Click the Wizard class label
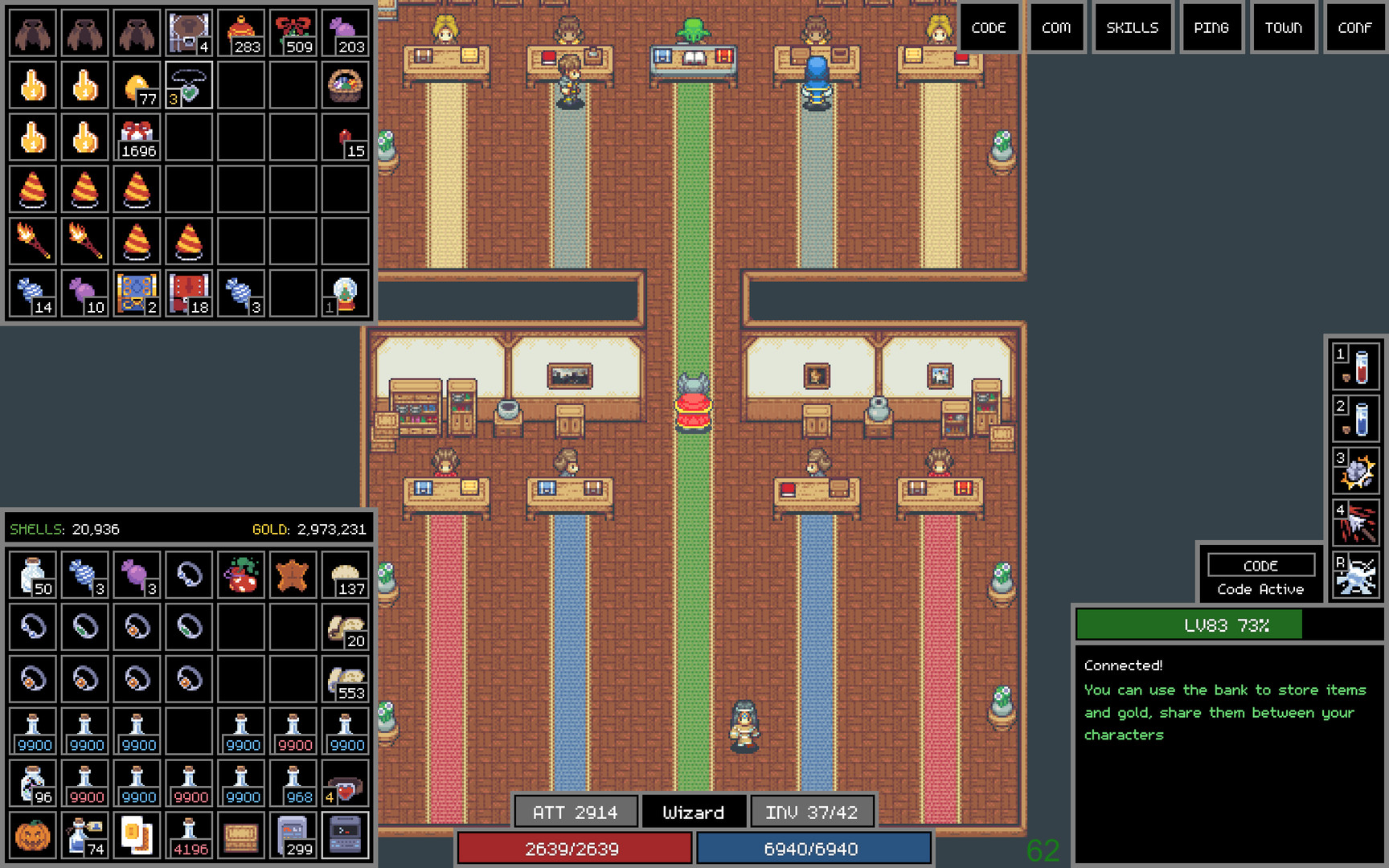This screenshot has height=868, width=1389. 693,812
